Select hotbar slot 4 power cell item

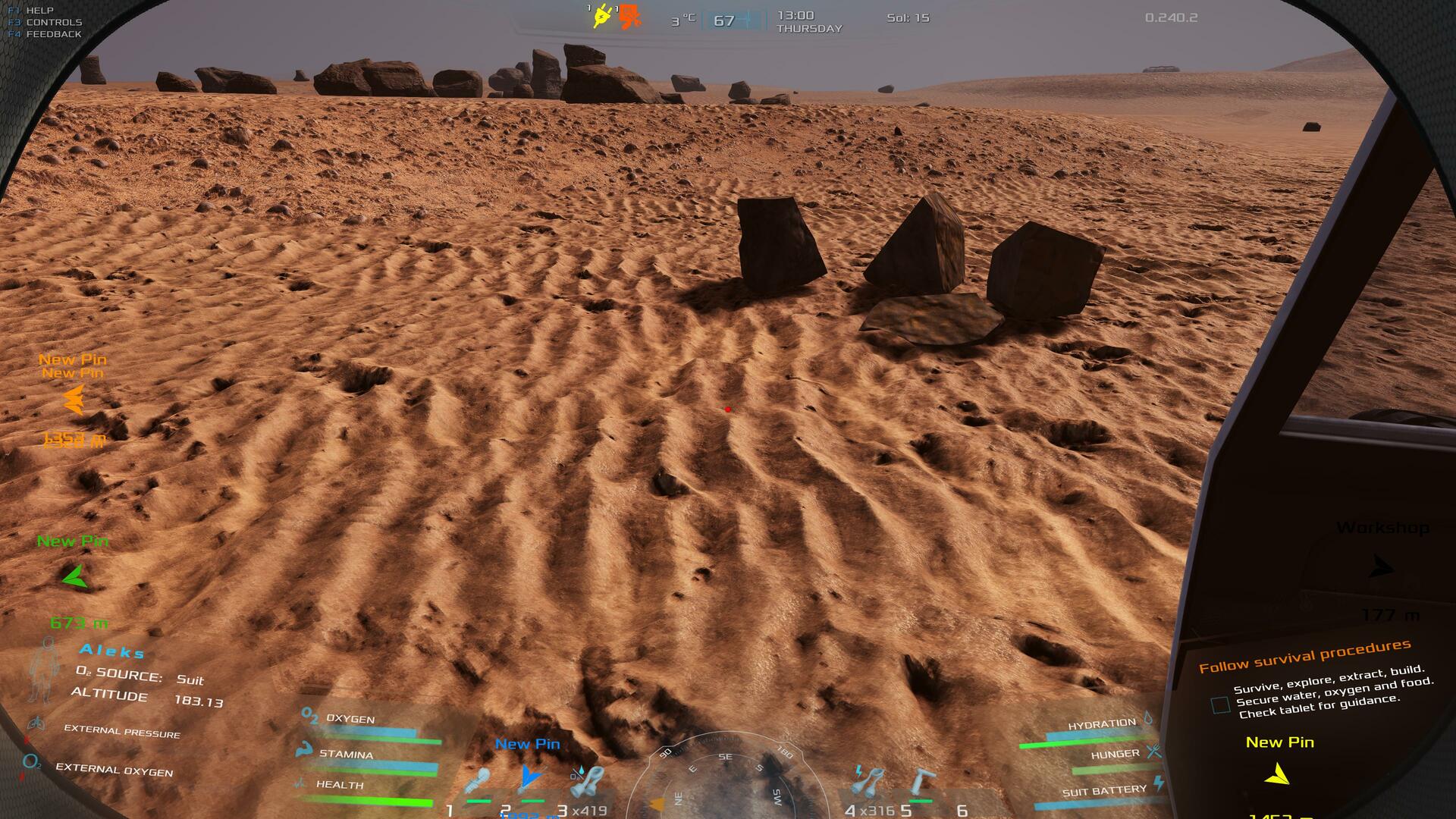(x=868, y=781)
